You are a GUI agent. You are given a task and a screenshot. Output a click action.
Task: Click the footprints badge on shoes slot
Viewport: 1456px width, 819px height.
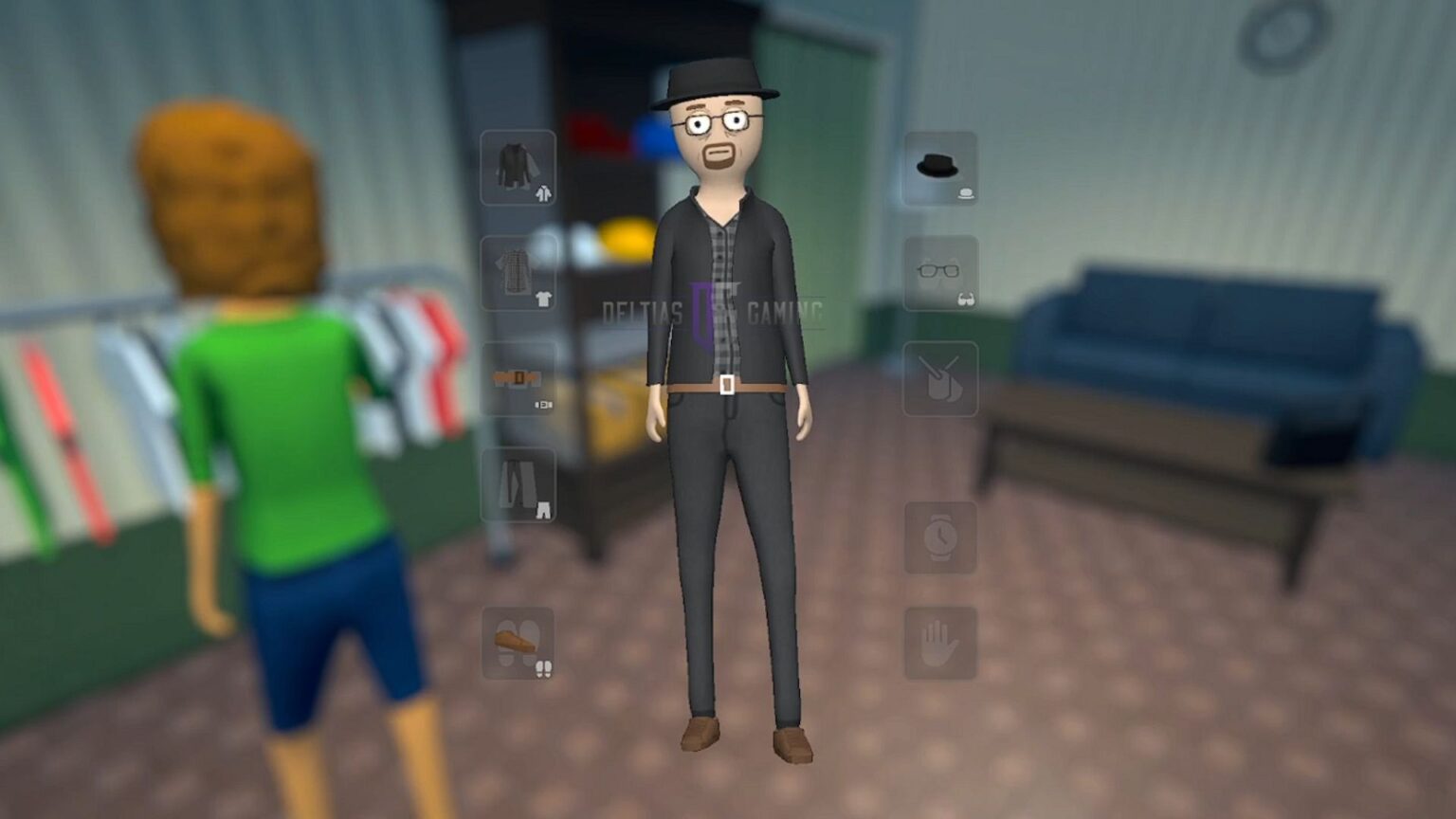click(x=541, y=669)
